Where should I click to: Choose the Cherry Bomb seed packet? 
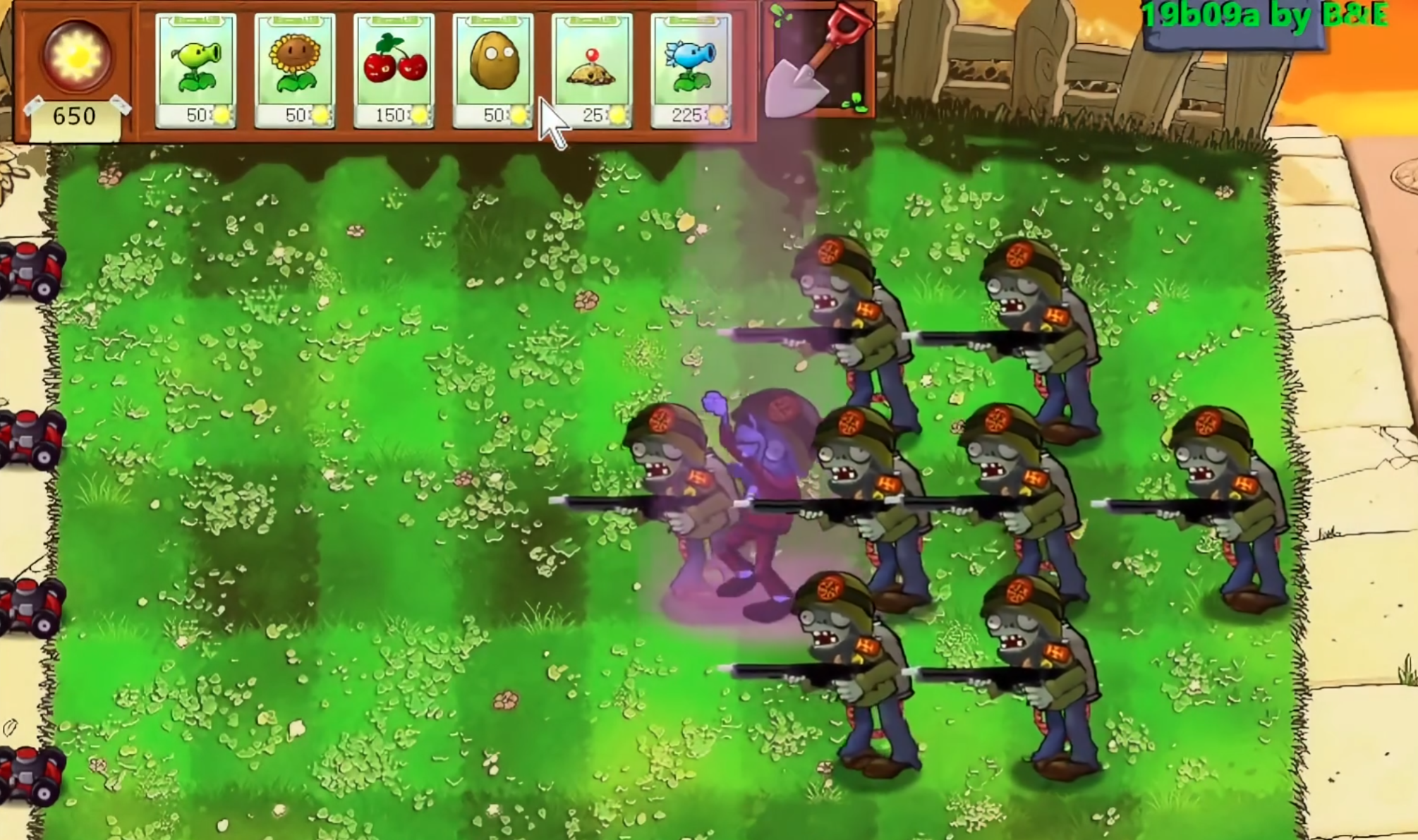click(x=394, y=71)
